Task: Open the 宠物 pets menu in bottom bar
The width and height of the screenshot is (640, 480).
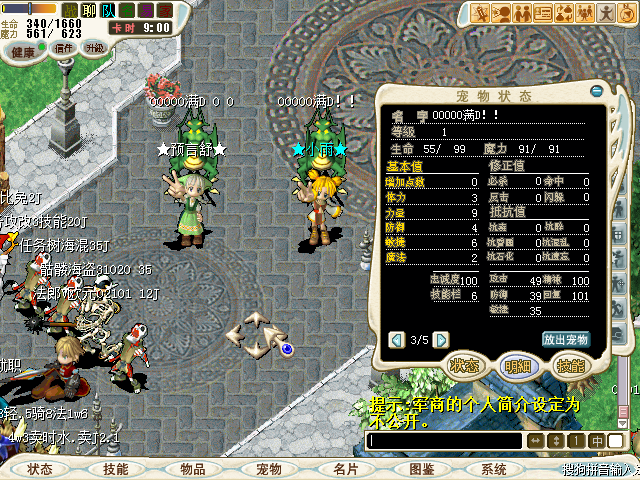Action: click(269, 469)
